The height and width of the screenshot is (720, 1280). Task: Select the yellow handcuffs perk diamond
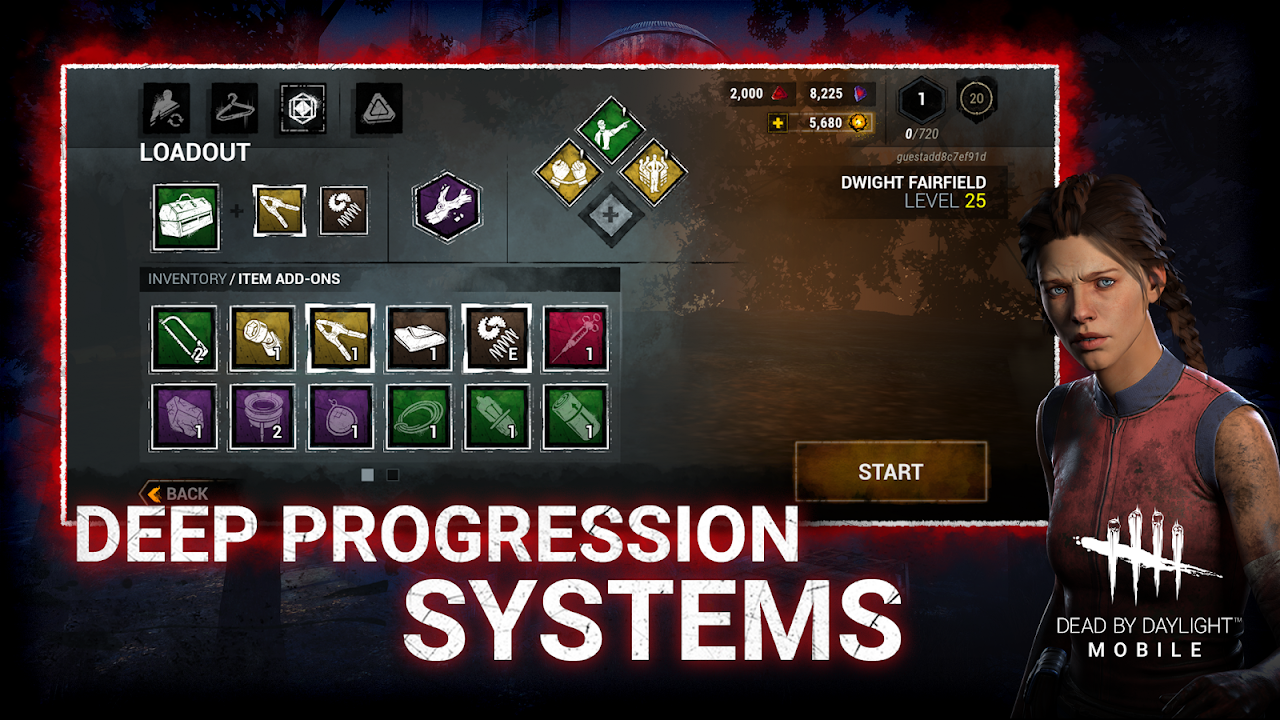click(x=569, y=172)
